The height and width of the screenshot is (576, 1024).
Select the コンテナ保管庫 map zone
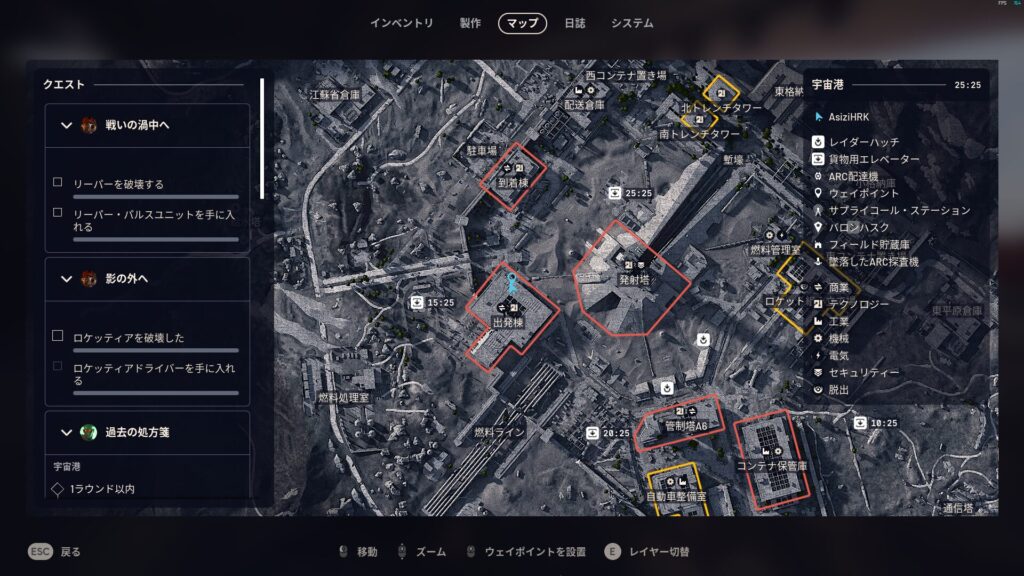coord(771,465)
